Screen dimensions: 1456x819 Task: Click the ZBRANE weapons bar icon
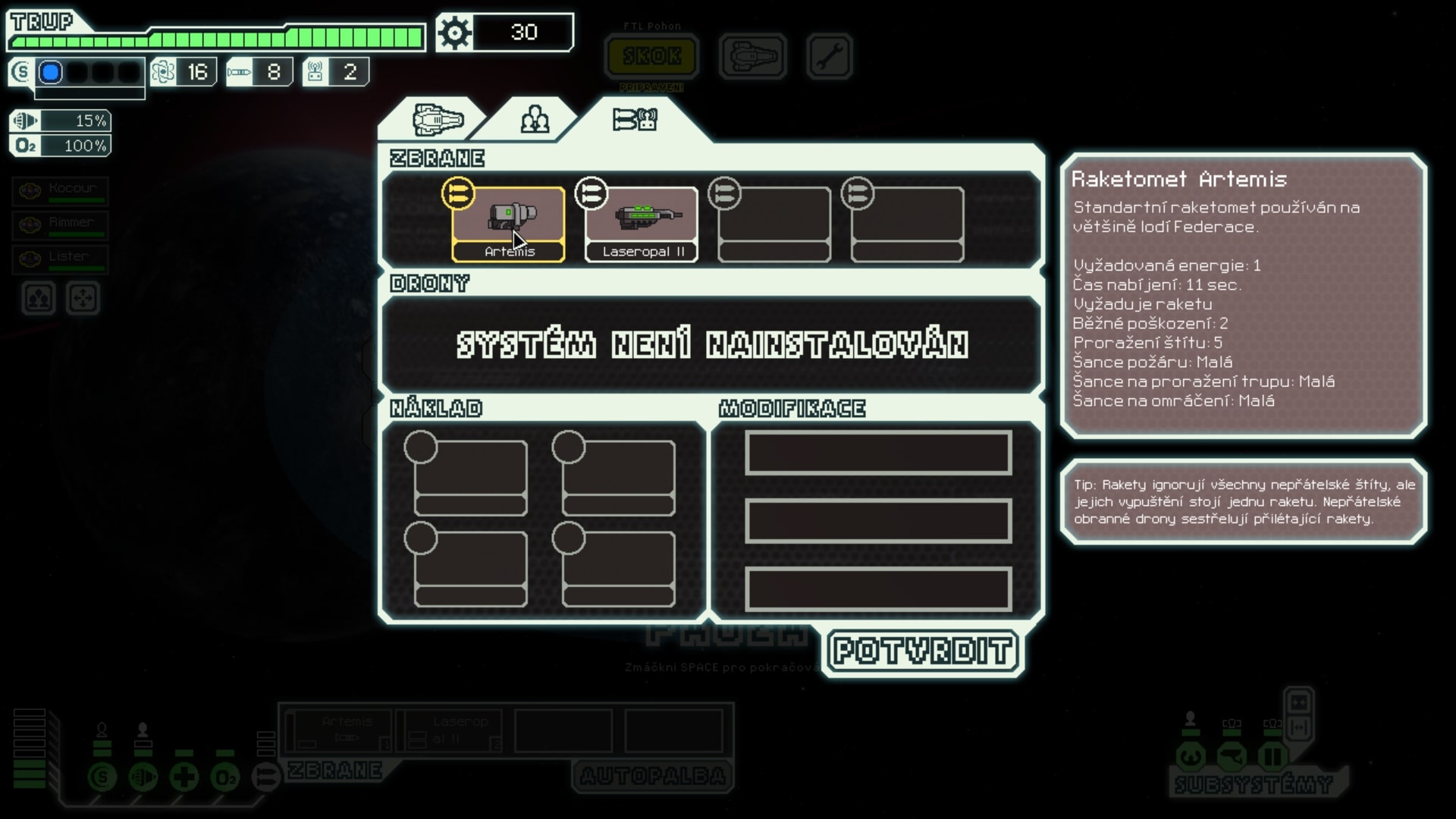pyautogui.click(x=265, y=777)
